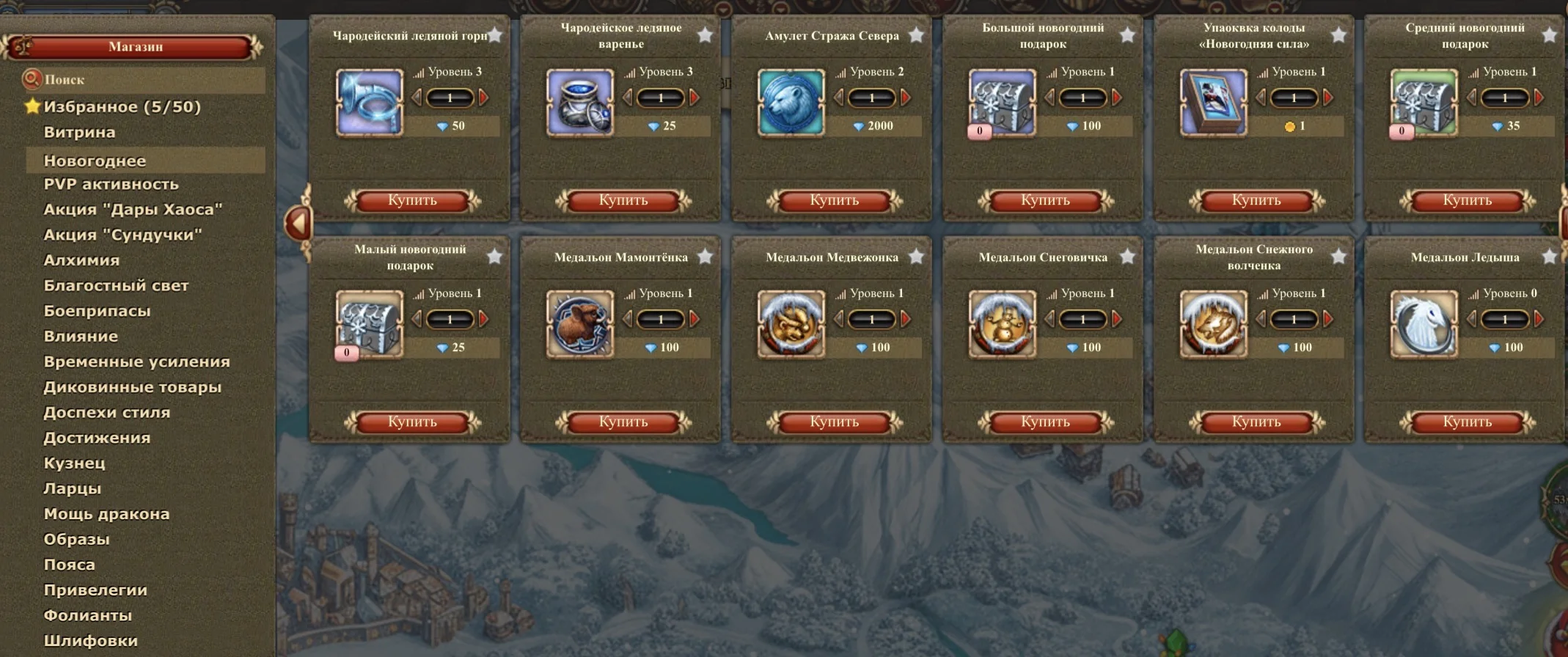
Task: Open the Боеприпасы category
Action: [97, 311]
